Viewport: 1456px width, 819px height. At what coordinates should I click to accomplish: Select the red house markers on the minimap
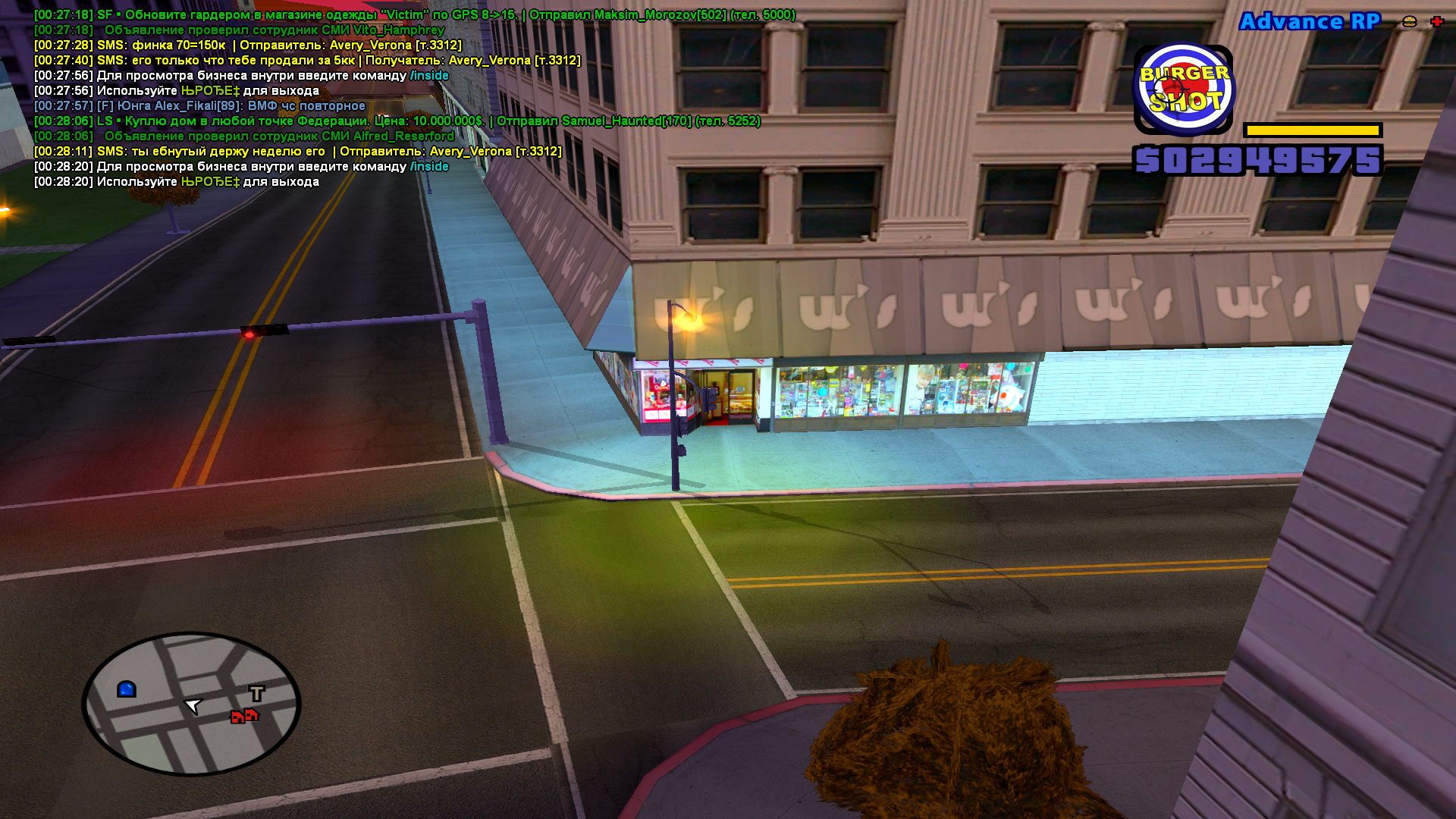coord(244,715)
